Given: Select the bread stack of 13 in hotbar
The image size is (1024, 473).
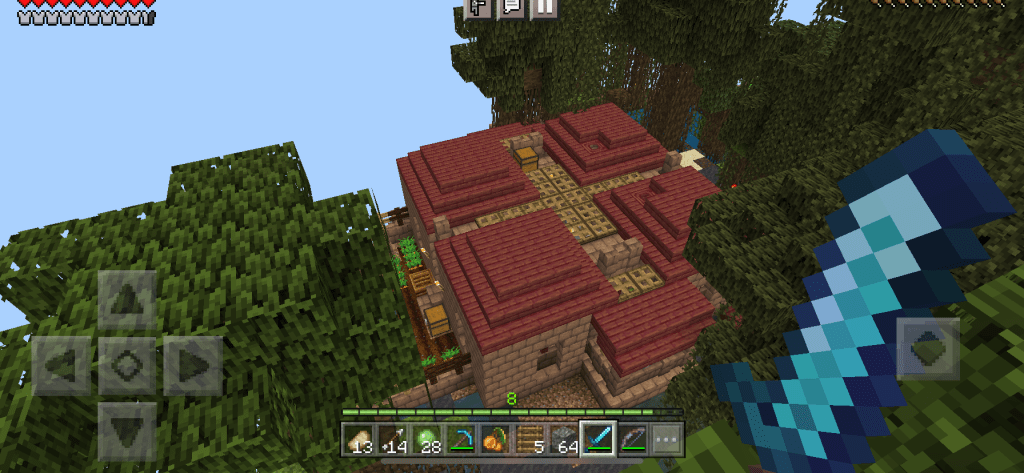Looking at the screenshot, I should click(360, 438).
